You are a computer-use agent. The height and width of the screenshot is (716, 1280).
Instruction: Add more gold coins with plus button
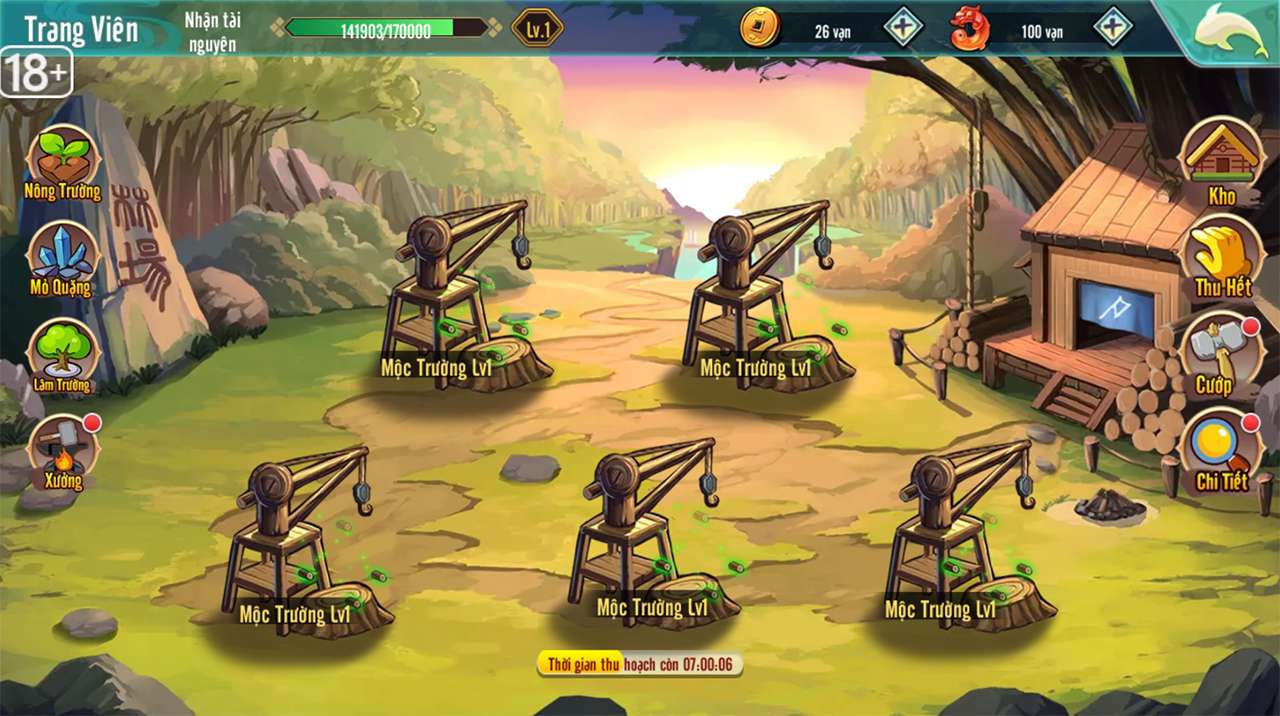pos(903,27)
